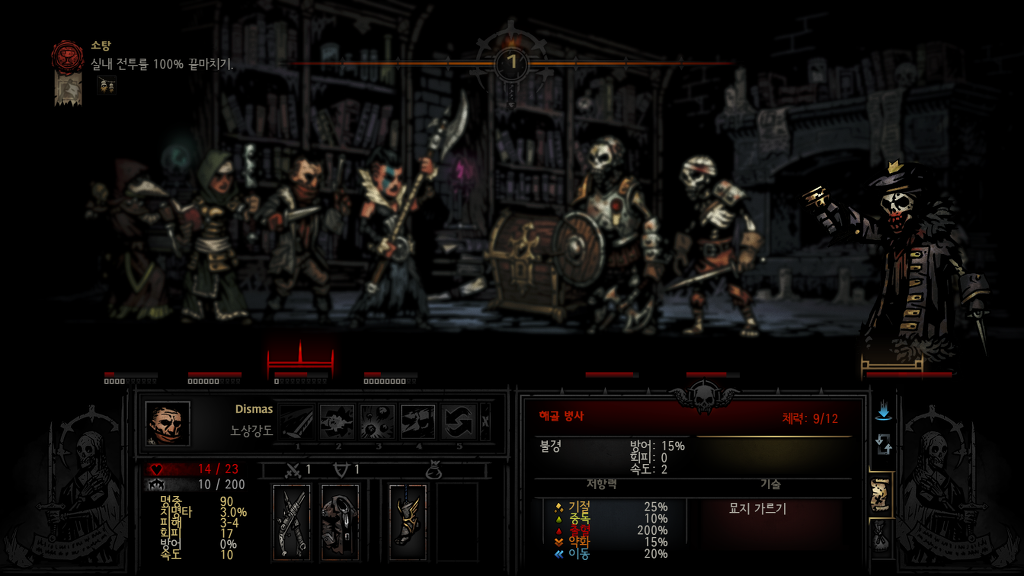Image resolution: width=1024 pixels, height=576 pixels.
Task: Select the Pistol Shot skill icon
Action: coord(338,421)
